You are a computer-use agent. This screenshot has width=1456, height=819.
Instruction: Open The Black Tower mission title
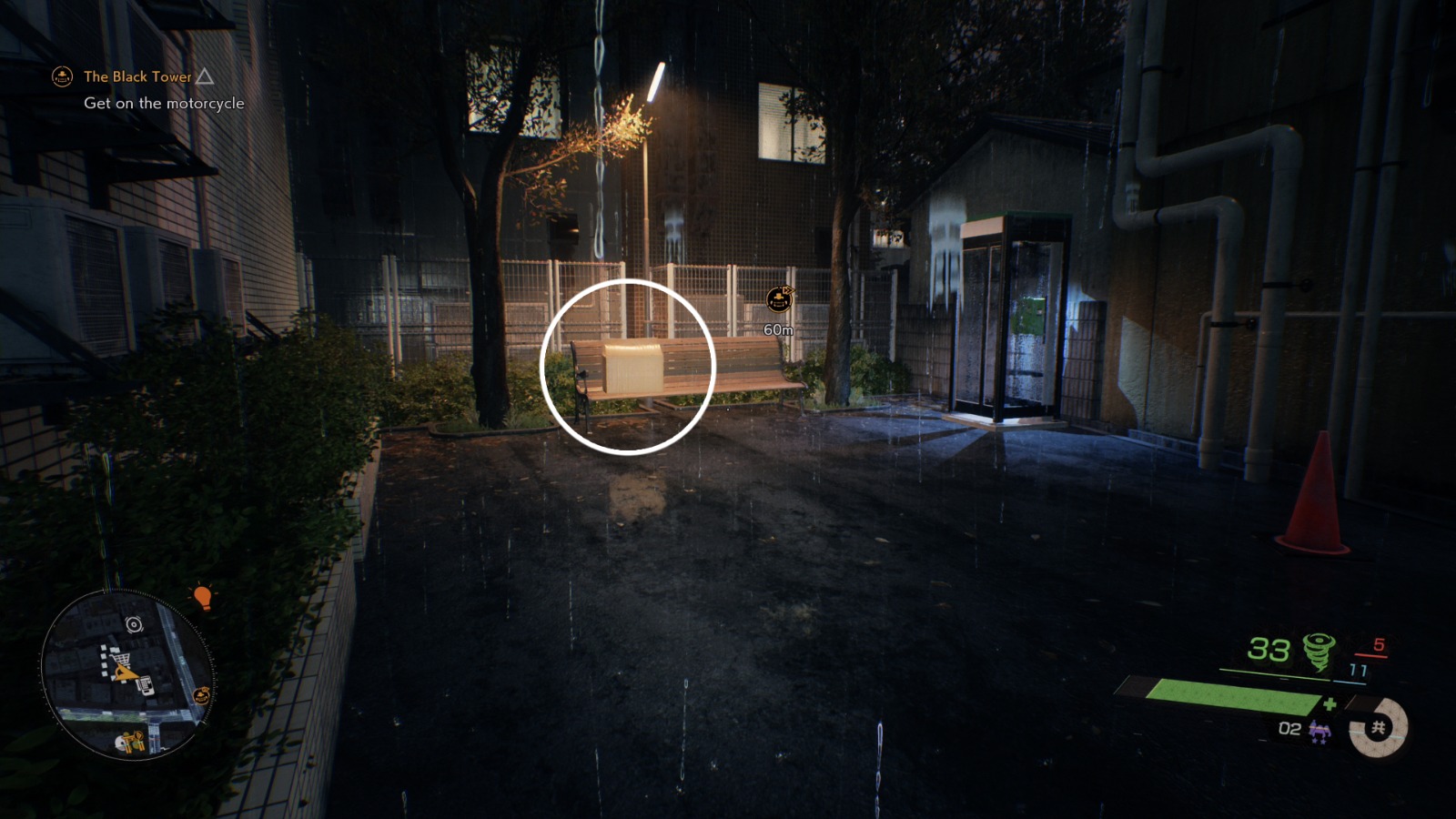click(136, 77)
